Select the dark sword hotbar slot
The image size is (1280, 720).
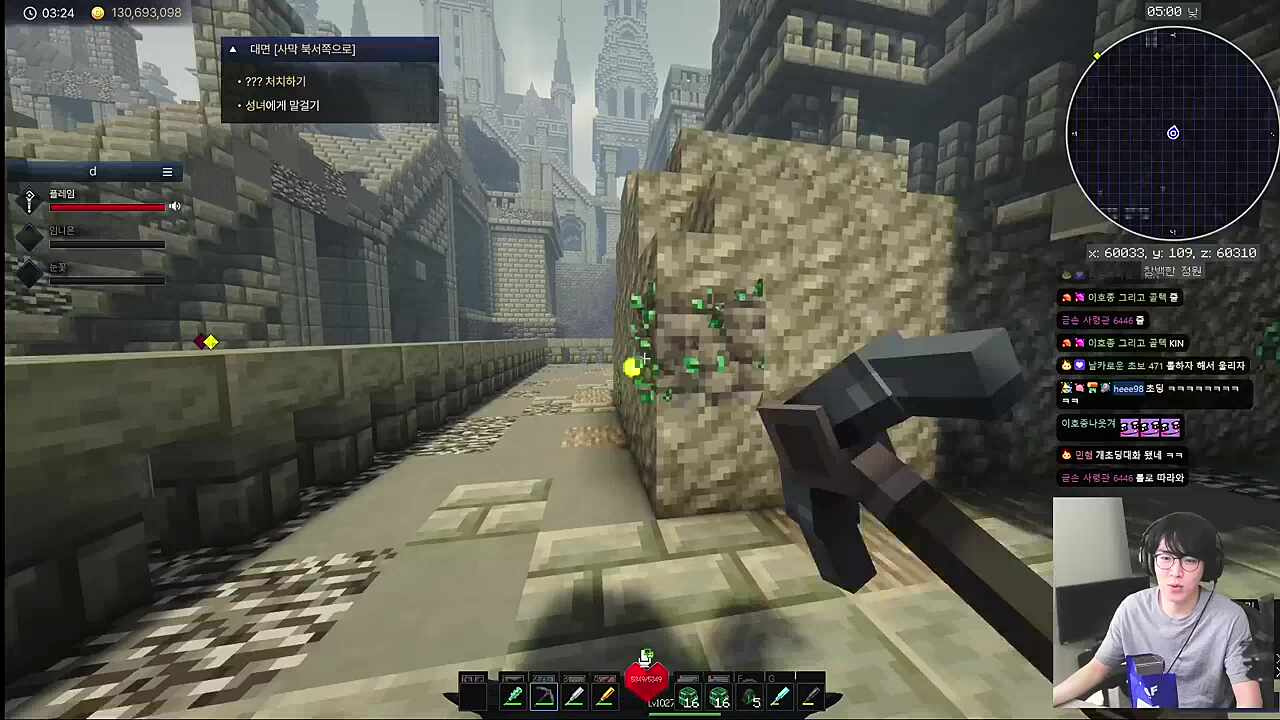[x=810, y=696]
